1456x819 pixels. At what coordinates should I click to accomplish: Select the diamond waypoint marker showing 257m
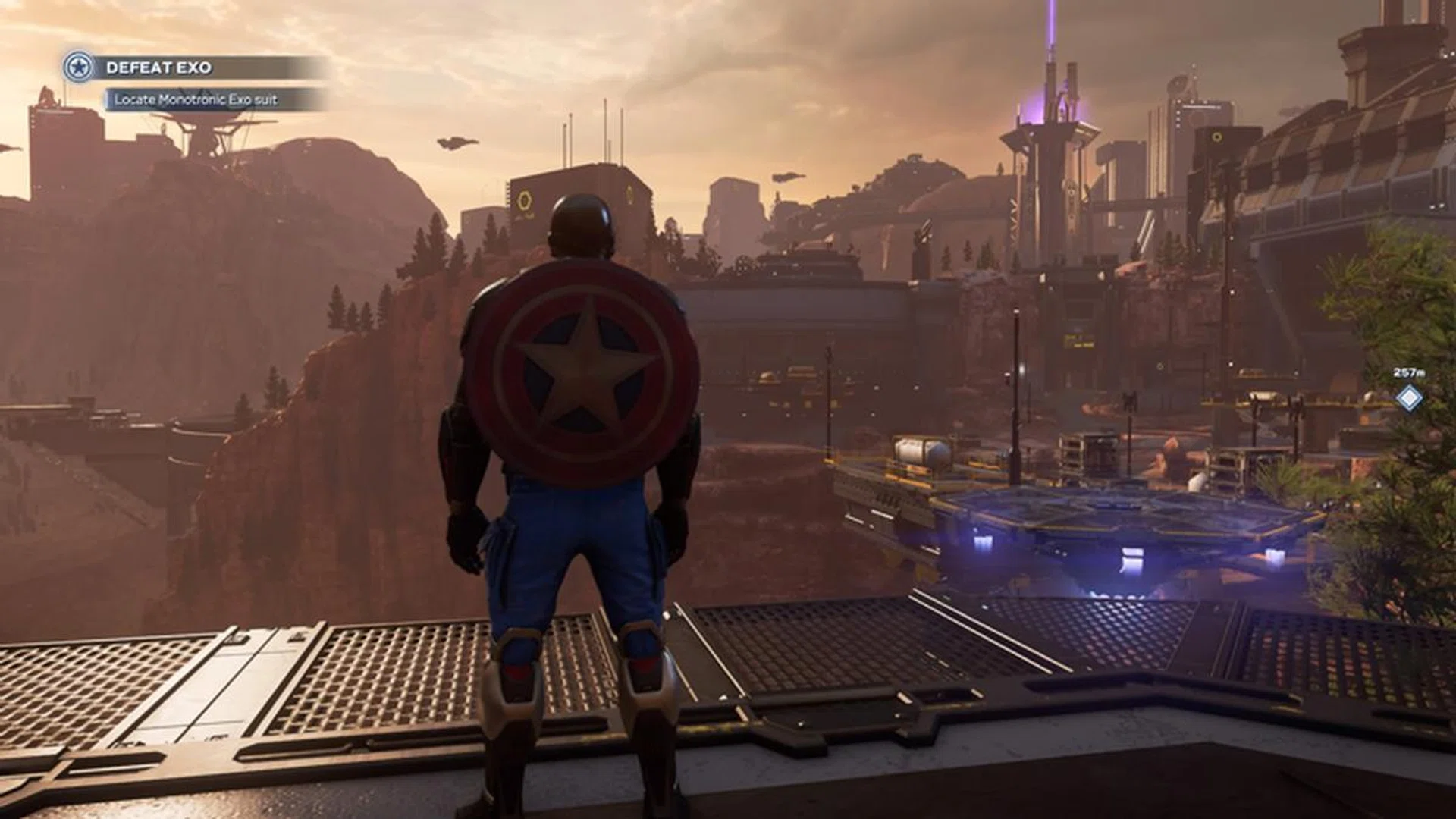point(1409,397)
